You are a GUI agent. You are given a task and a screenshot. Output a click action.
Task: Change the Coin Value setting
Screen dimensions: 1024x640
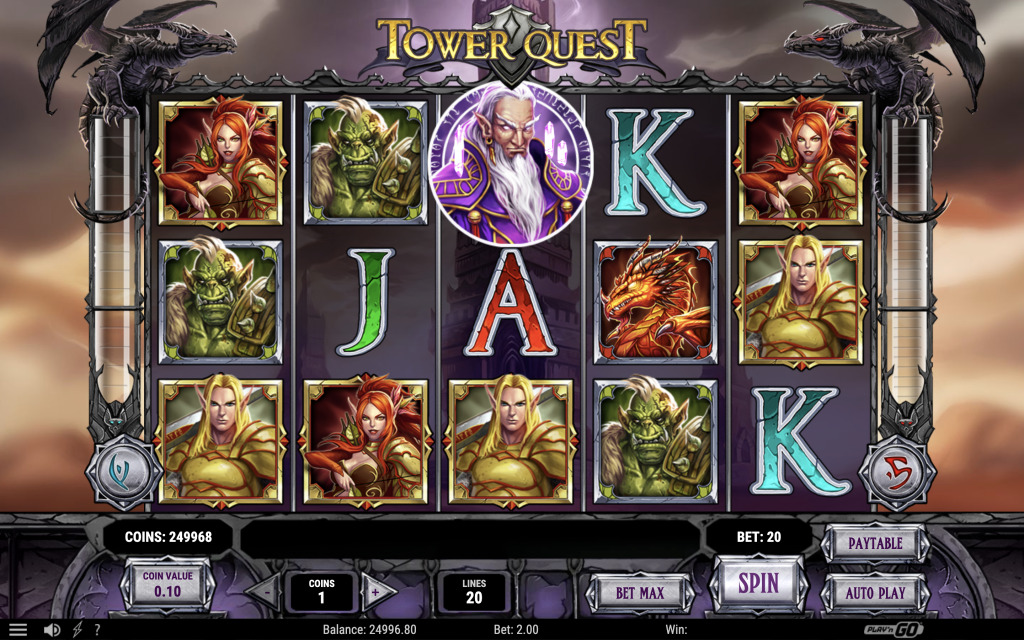coord(166,584)
